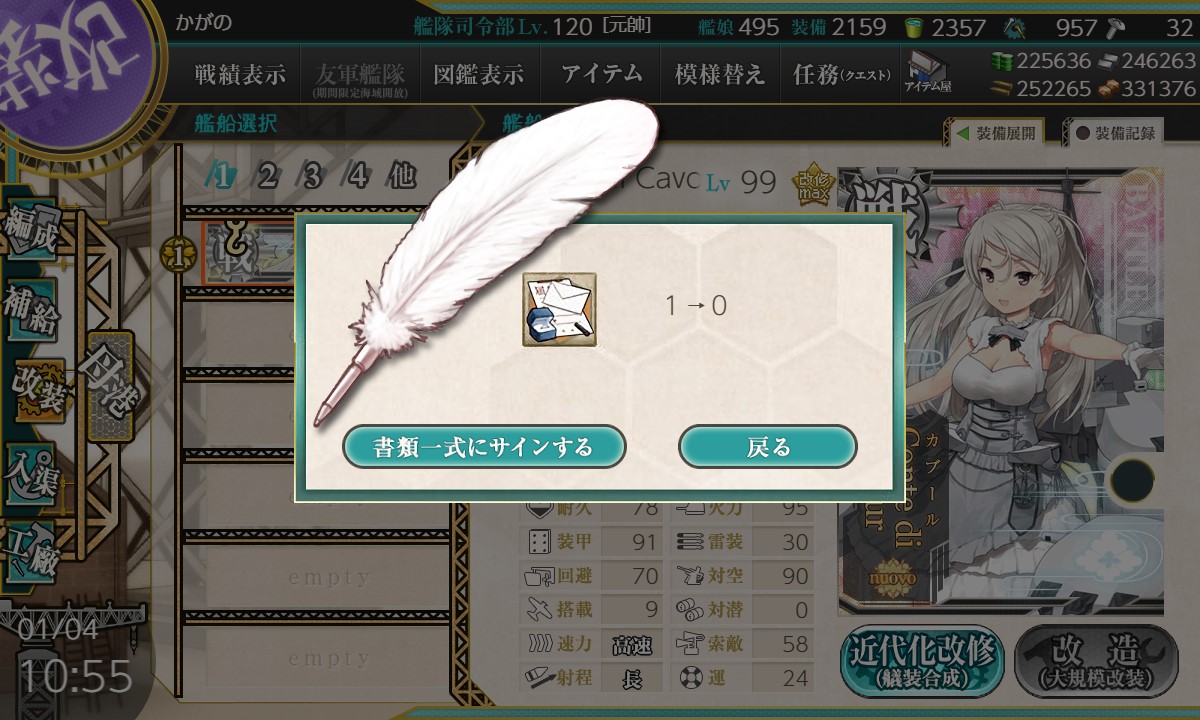Open 入渠 docking repair
Screen dimensions: 1200x720
point(32,465)
